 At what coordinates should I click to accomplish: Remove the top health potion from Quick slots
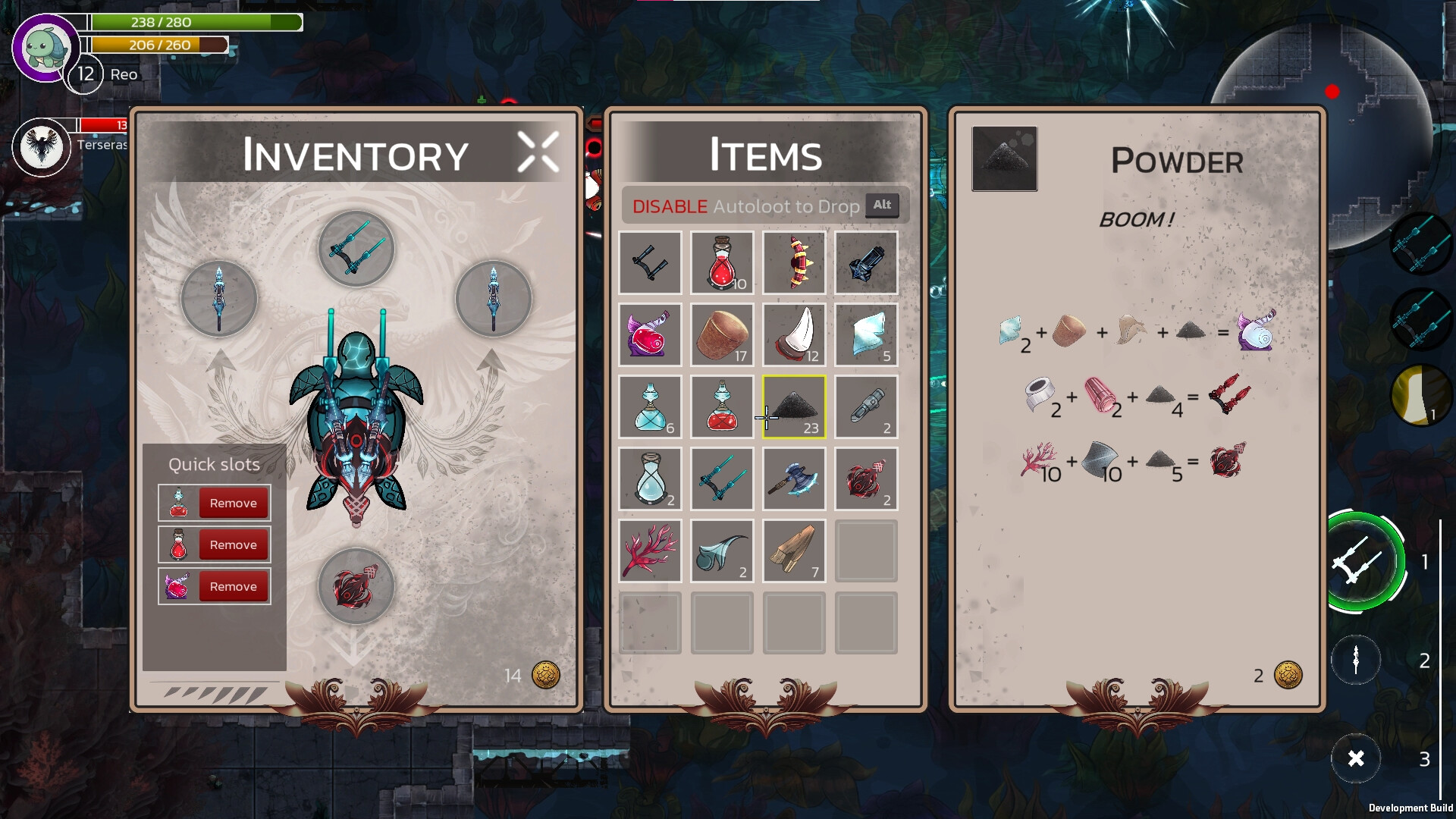233,502
